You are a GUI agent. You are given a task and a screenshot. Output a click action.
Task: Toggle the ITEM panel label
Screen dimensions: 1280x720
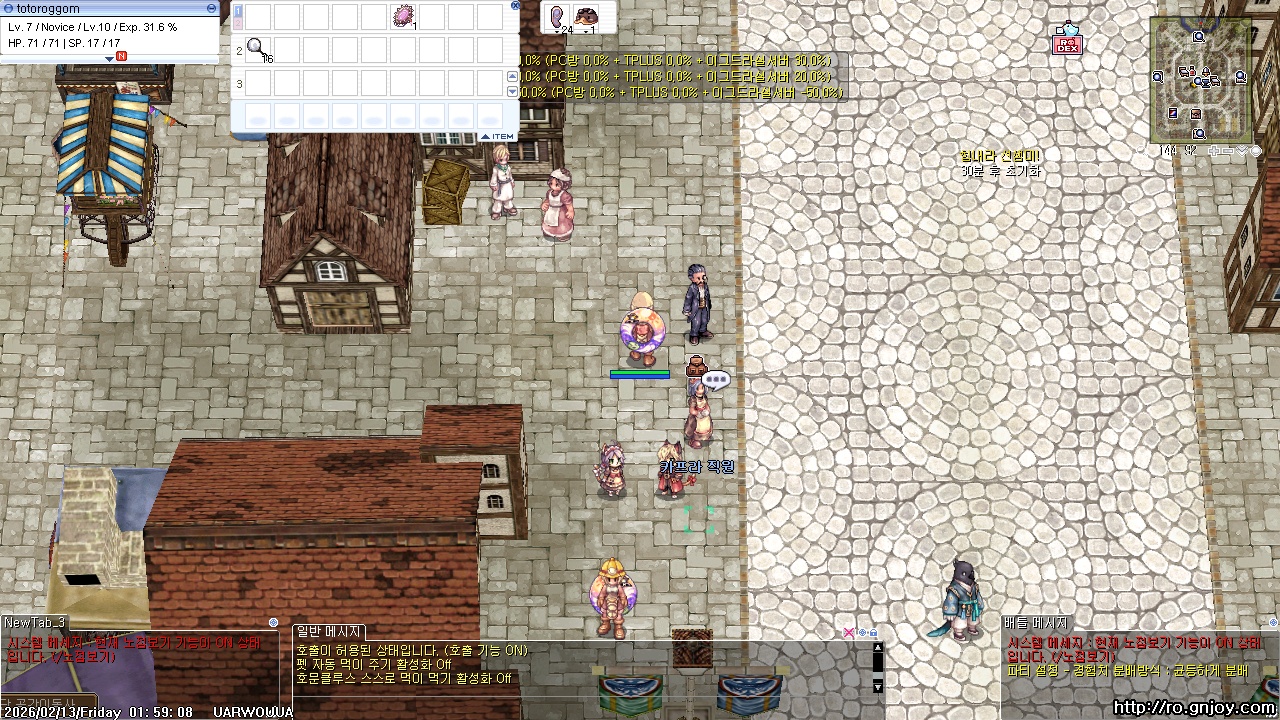(x=497, y=136)
